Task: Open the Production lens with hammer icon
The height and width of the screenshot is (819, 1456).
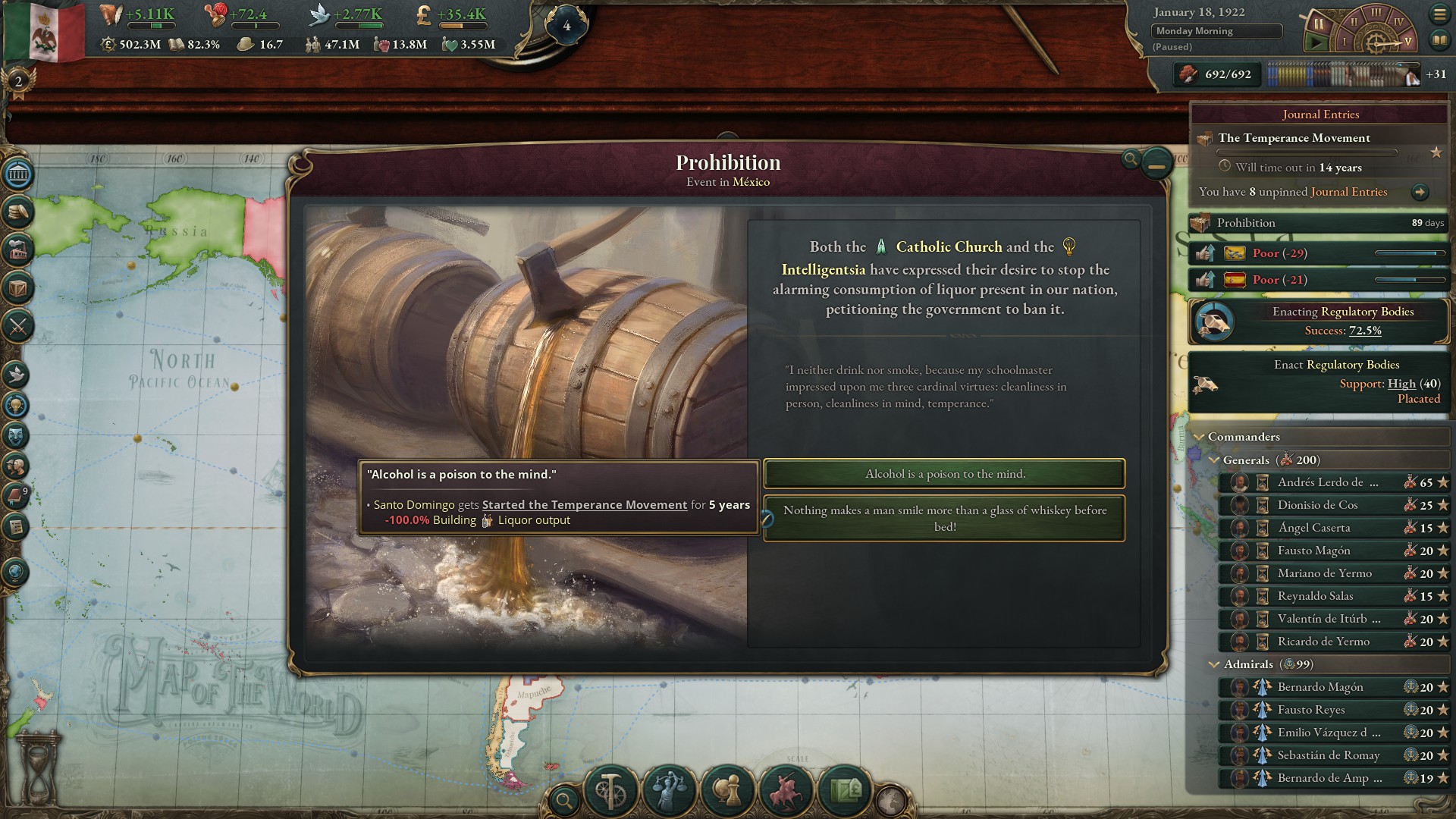Action: point(610,790)
